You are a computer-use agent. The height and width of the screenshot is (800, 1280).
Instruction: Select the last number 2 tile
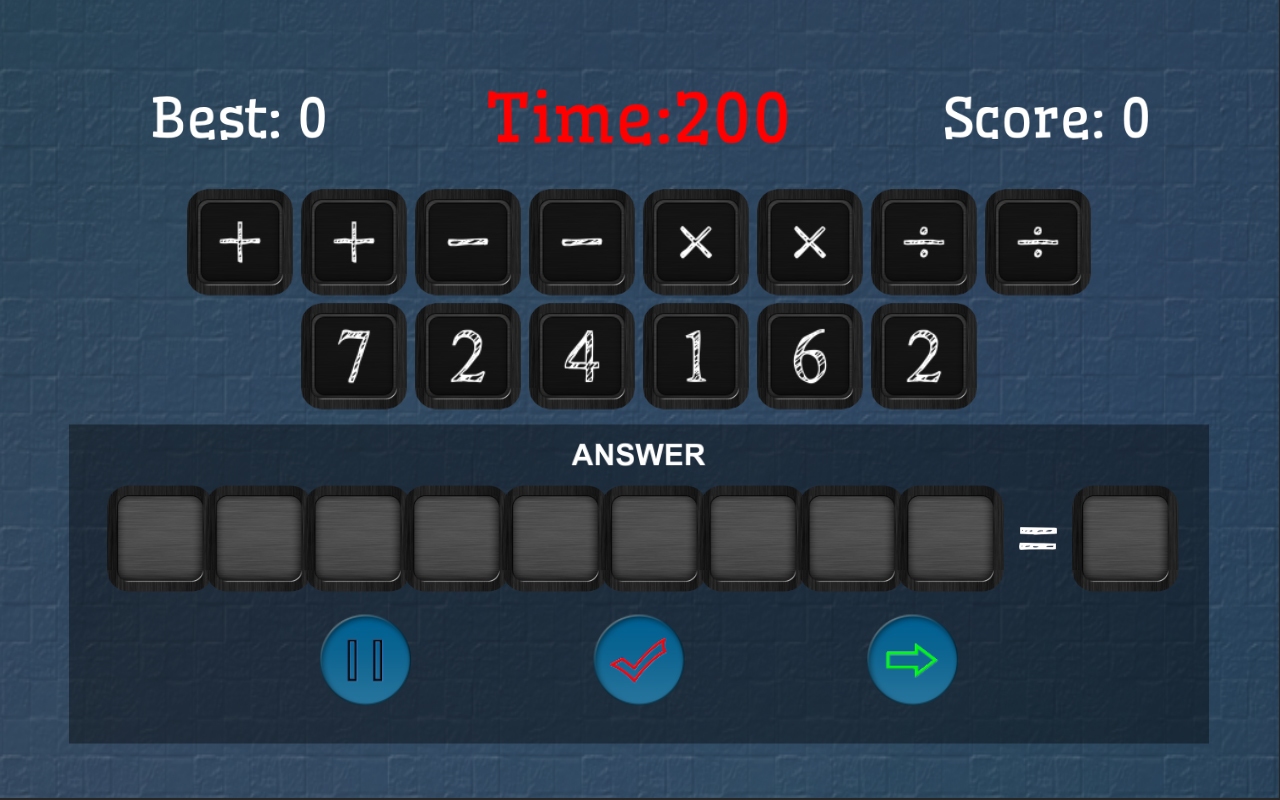(923, 355)
